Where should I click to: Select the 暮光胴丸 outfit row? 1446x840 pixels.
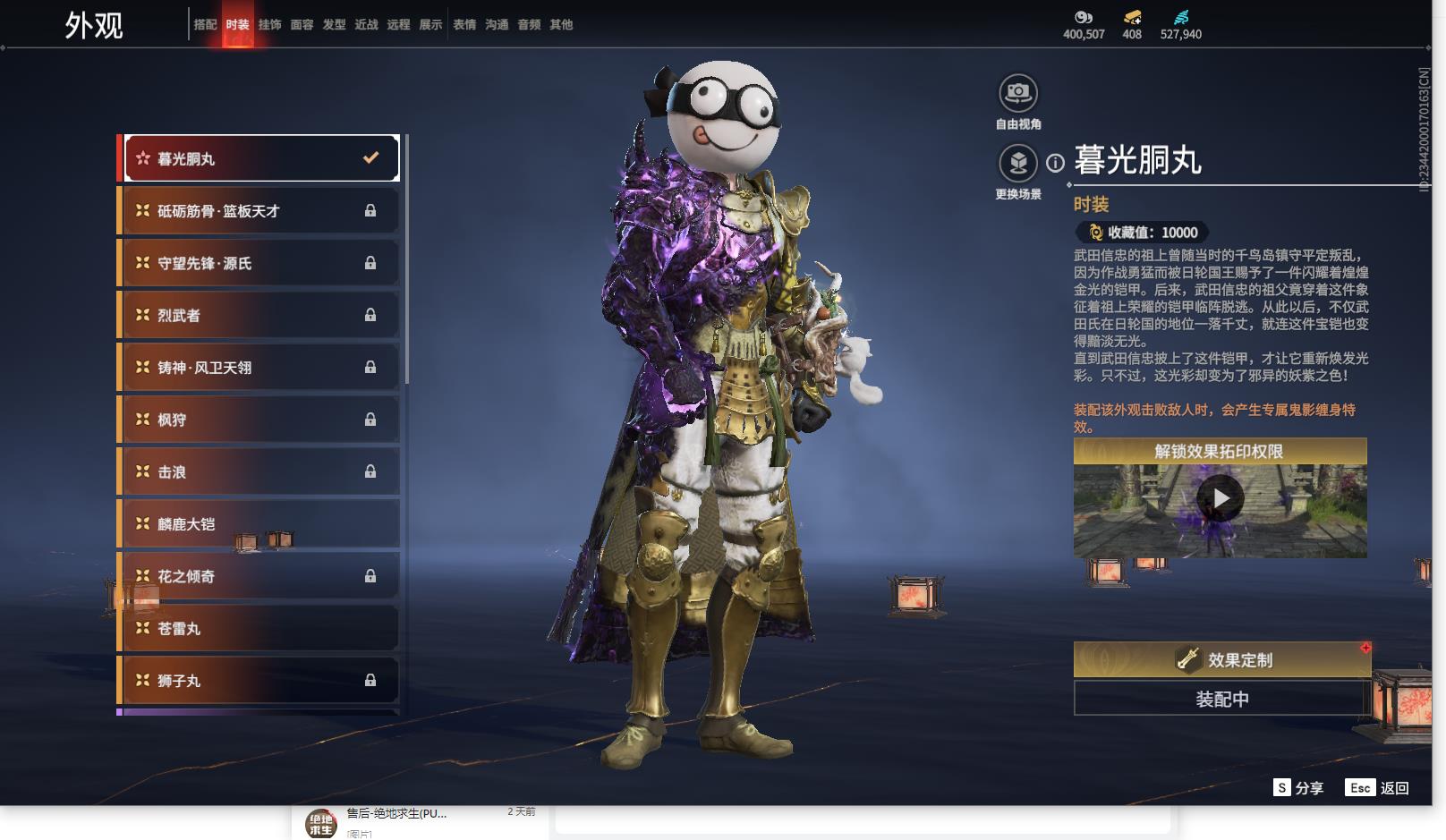click(260, 158)
